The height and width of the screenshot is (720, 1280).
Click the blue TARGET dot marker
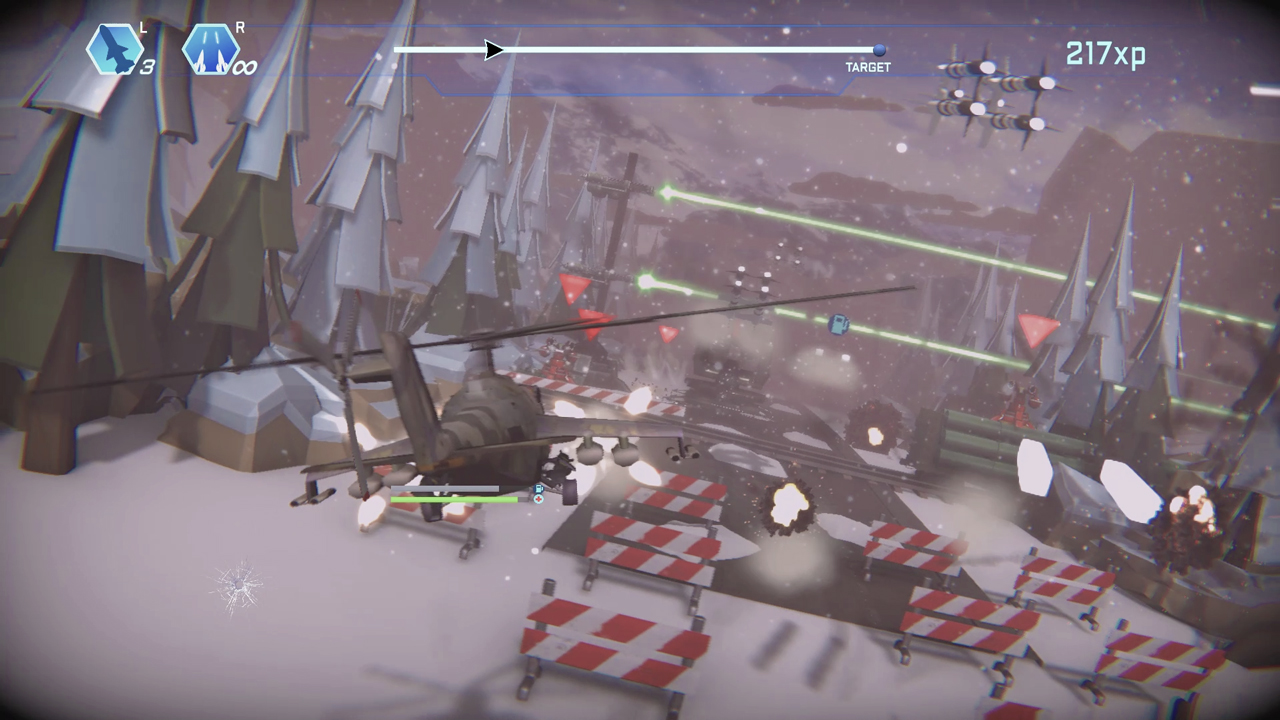coord(878,51)
